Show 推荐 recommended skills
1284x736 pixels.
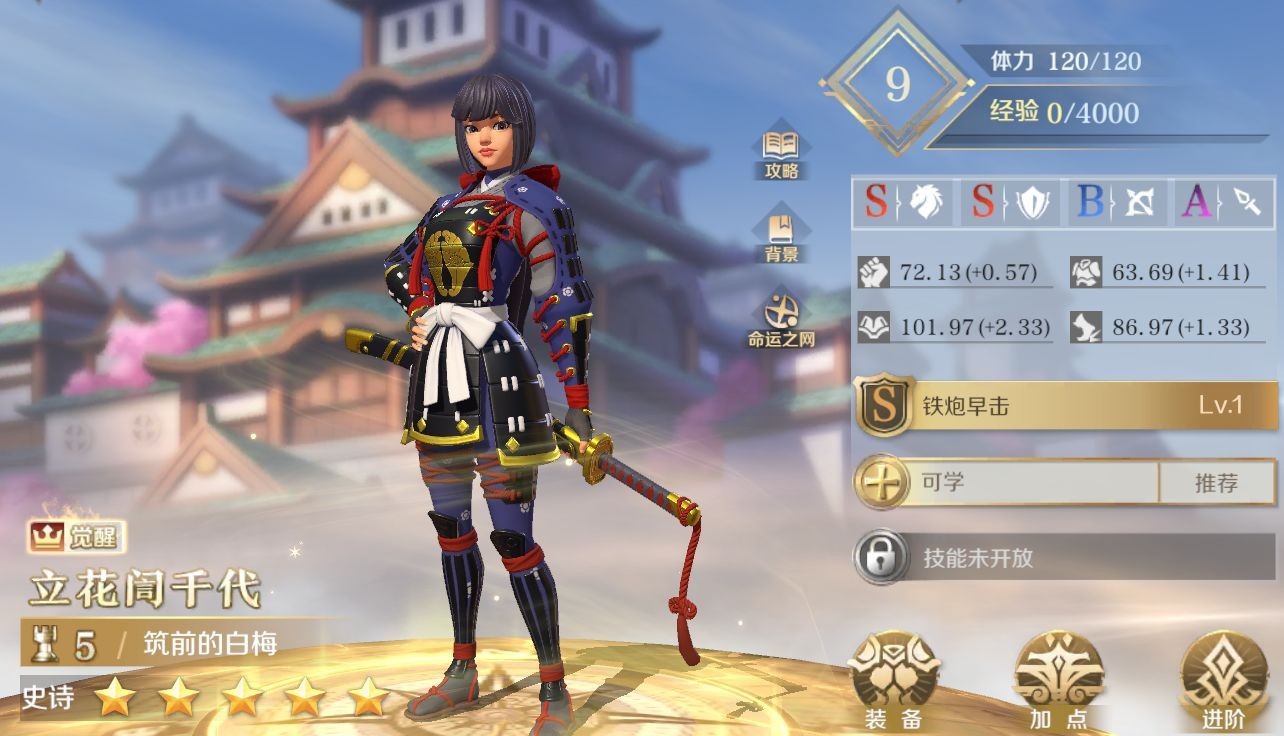click(x=1215, y=483)
